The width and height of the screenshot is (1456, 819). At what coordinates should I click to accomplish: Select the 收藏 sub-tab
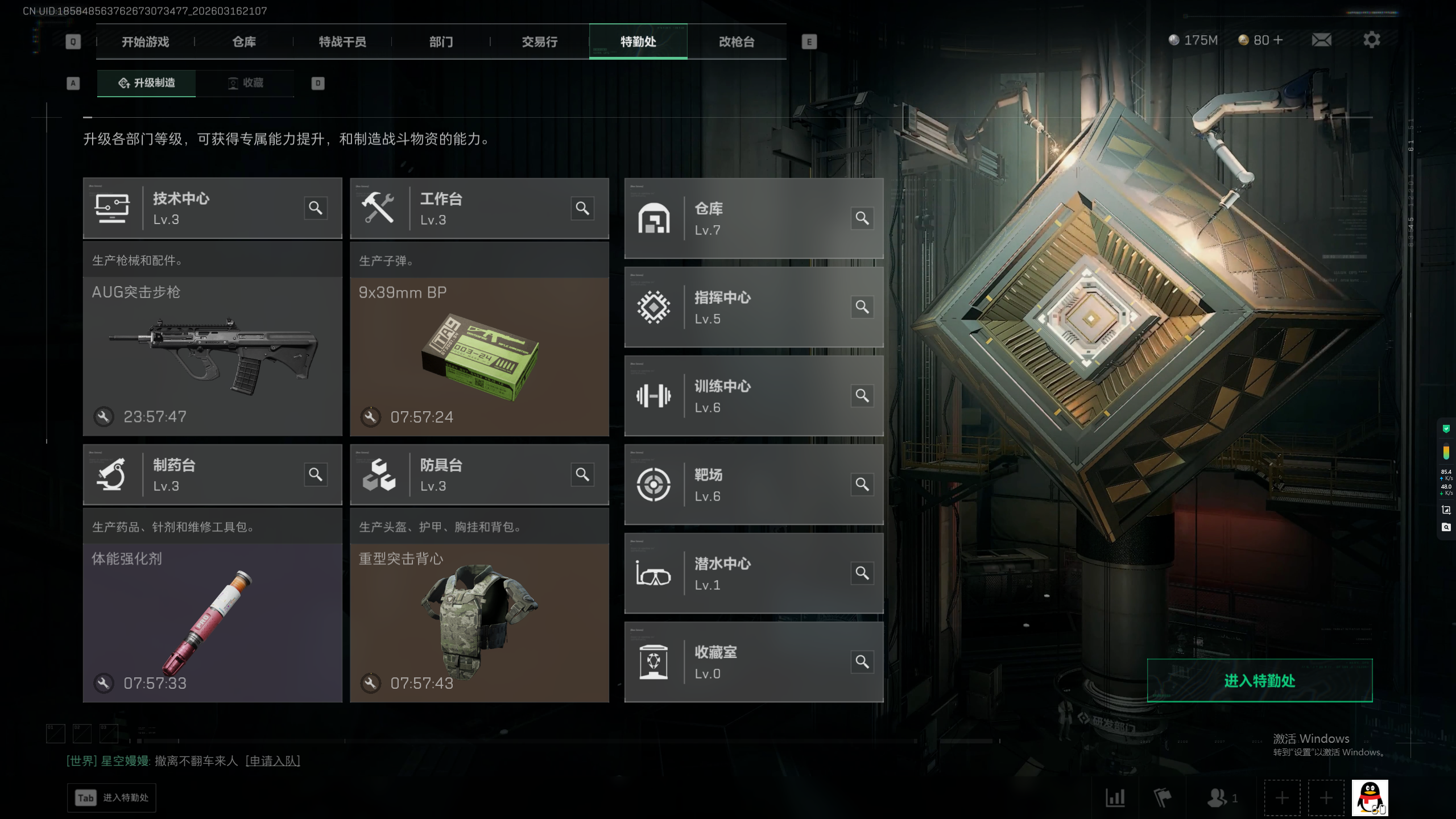[x=246, y=83]
